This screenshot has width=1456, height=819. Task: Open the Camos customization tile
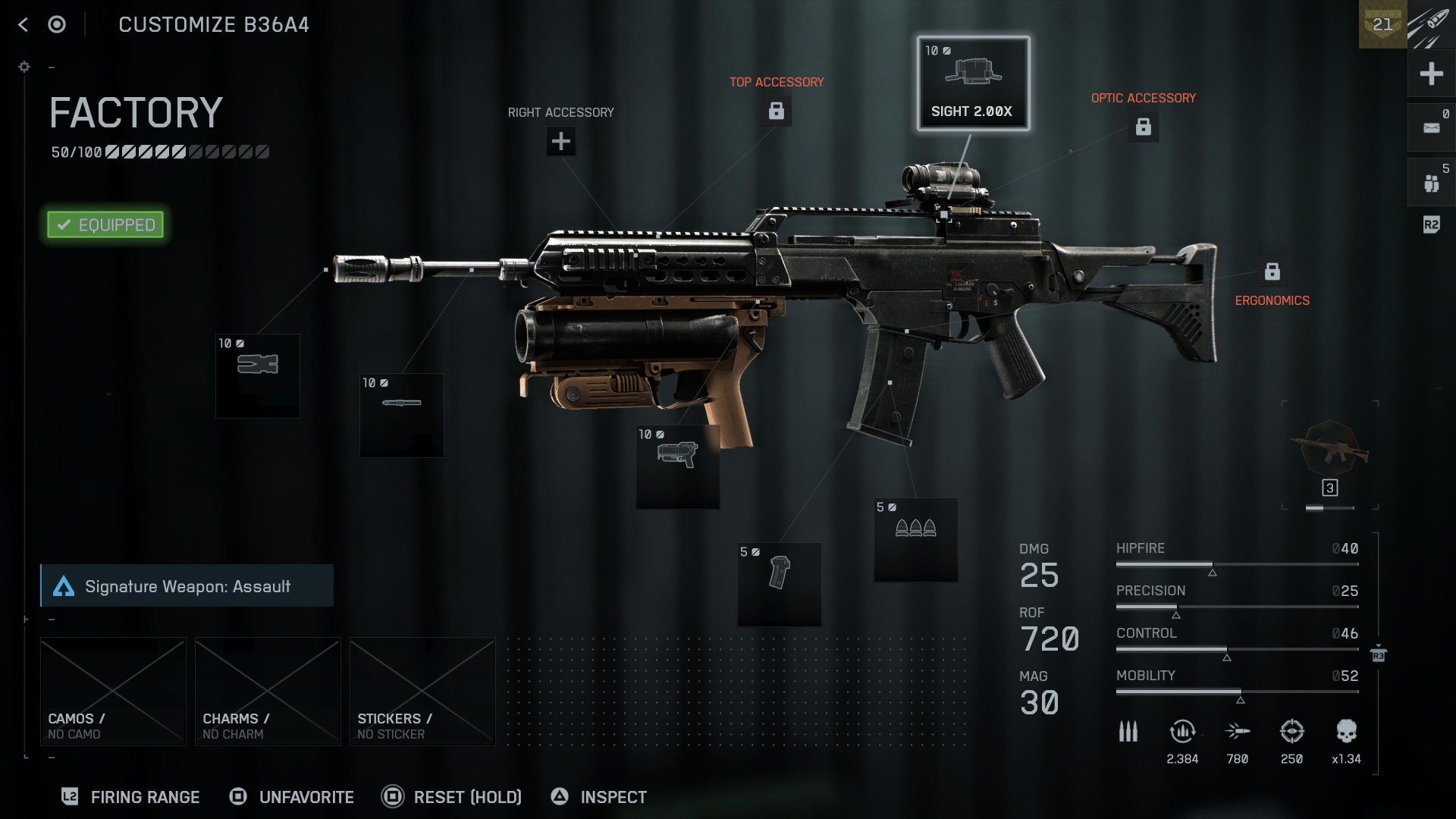tap(113, 691)
